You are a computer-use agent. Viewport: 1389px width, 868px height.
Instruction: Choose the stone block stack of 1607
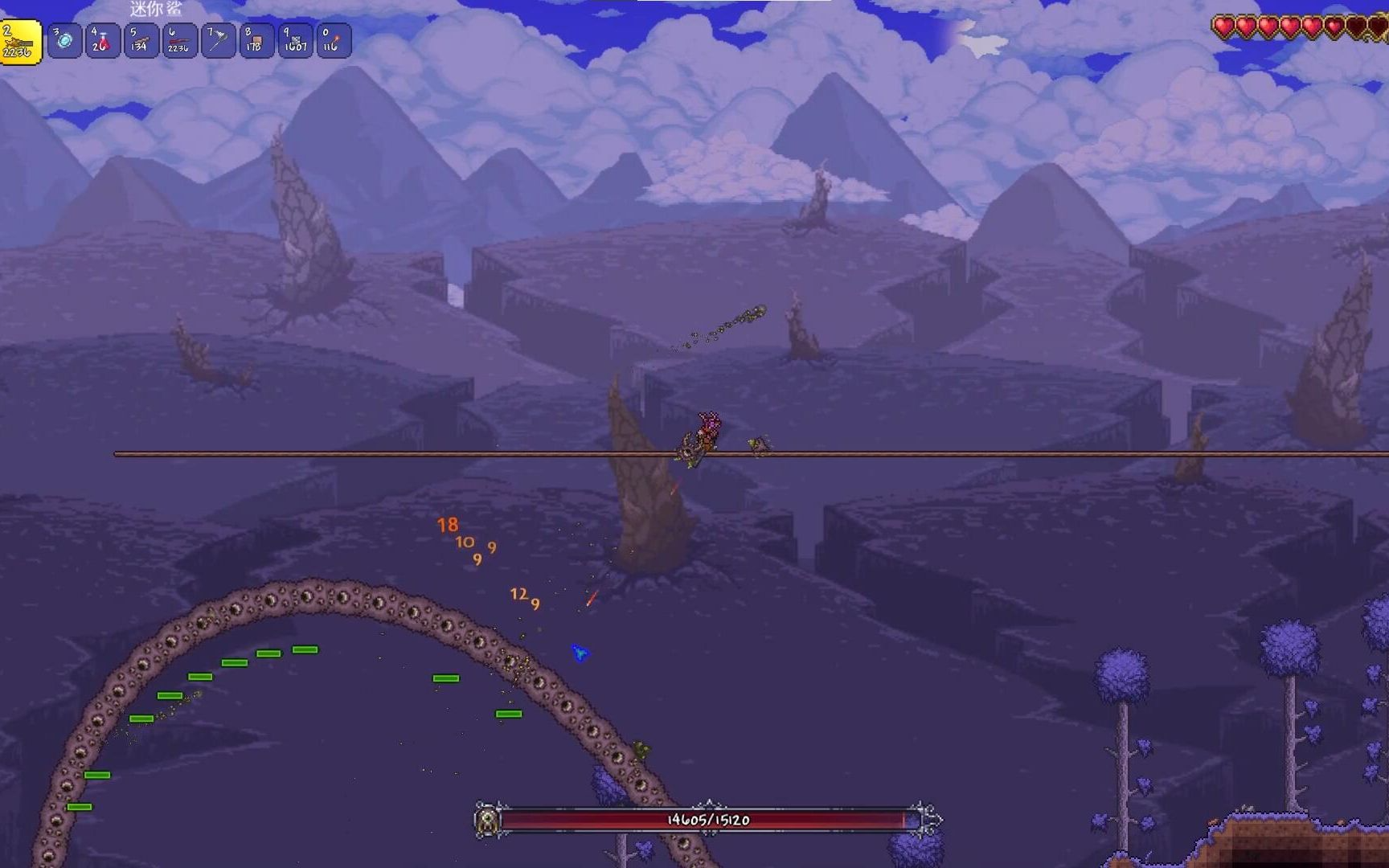[x=294, y=41]
